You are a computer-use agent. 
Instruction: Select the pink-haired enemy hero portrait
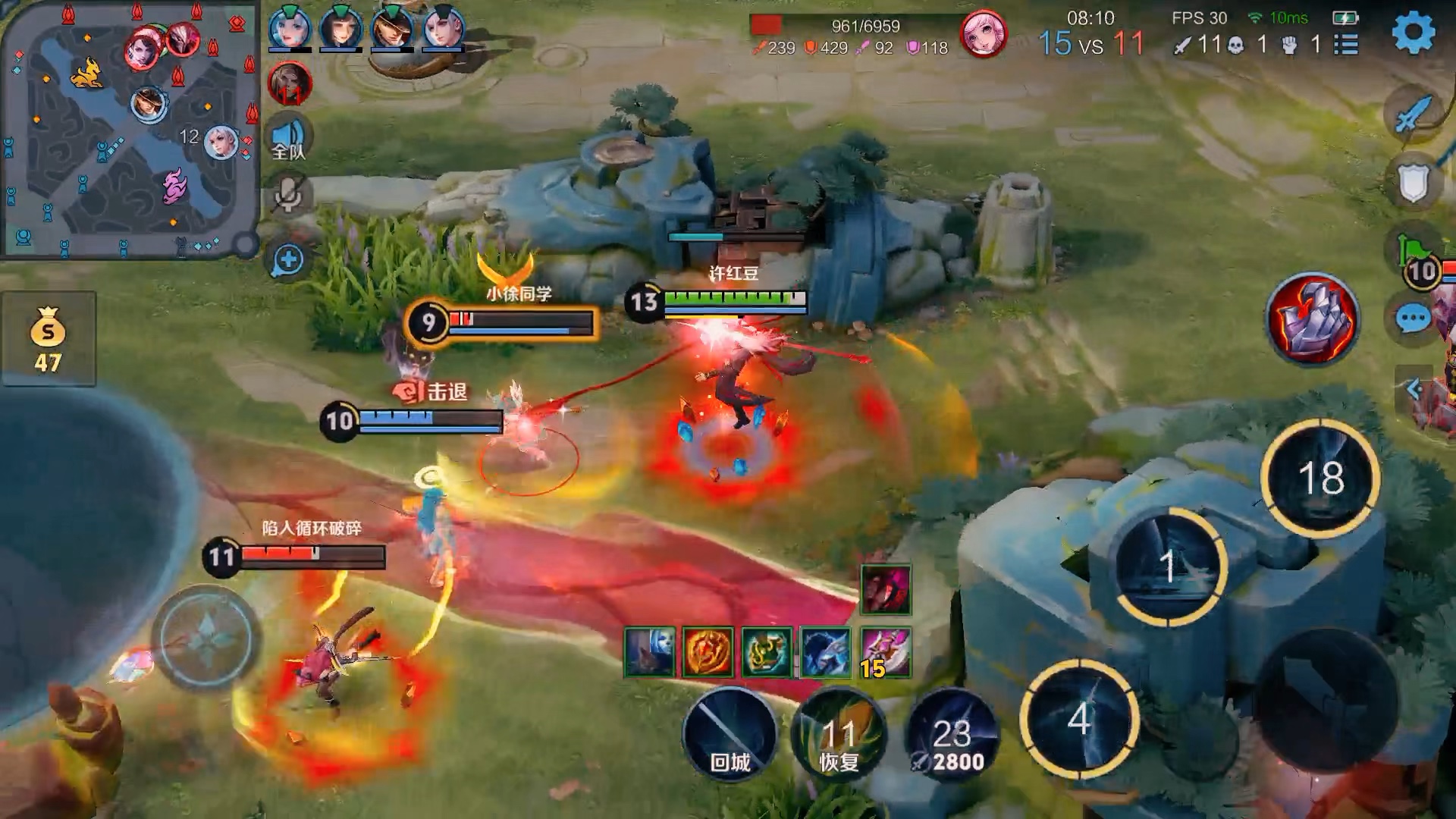tap(984, 35)
